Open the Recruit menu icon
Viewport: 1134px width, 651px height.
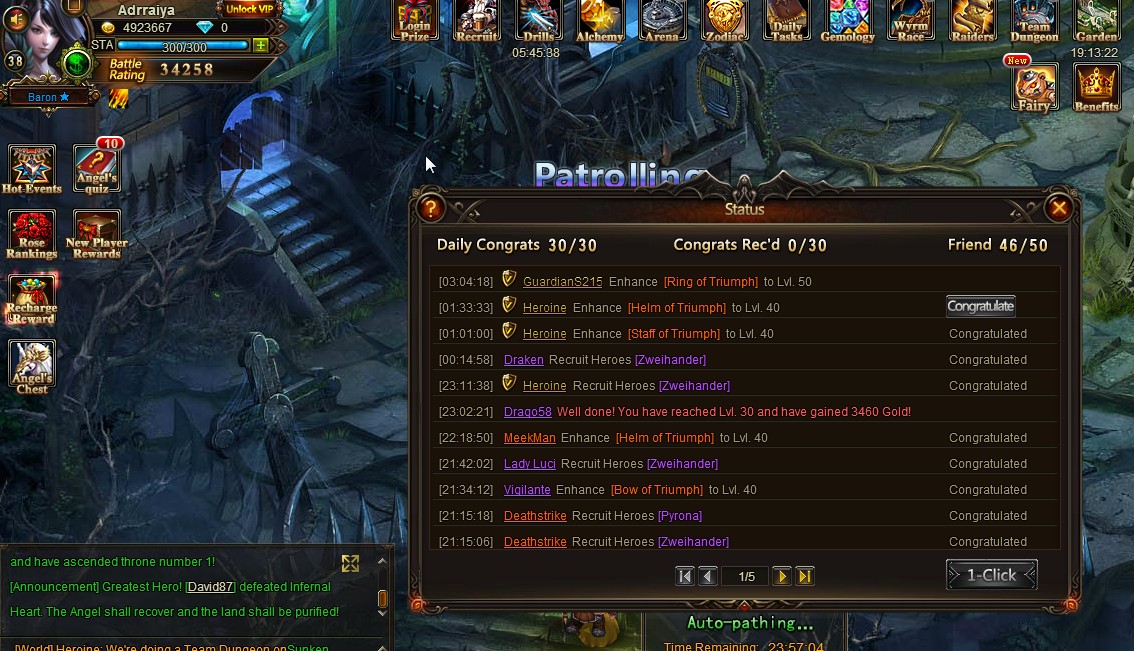(477, 20)
